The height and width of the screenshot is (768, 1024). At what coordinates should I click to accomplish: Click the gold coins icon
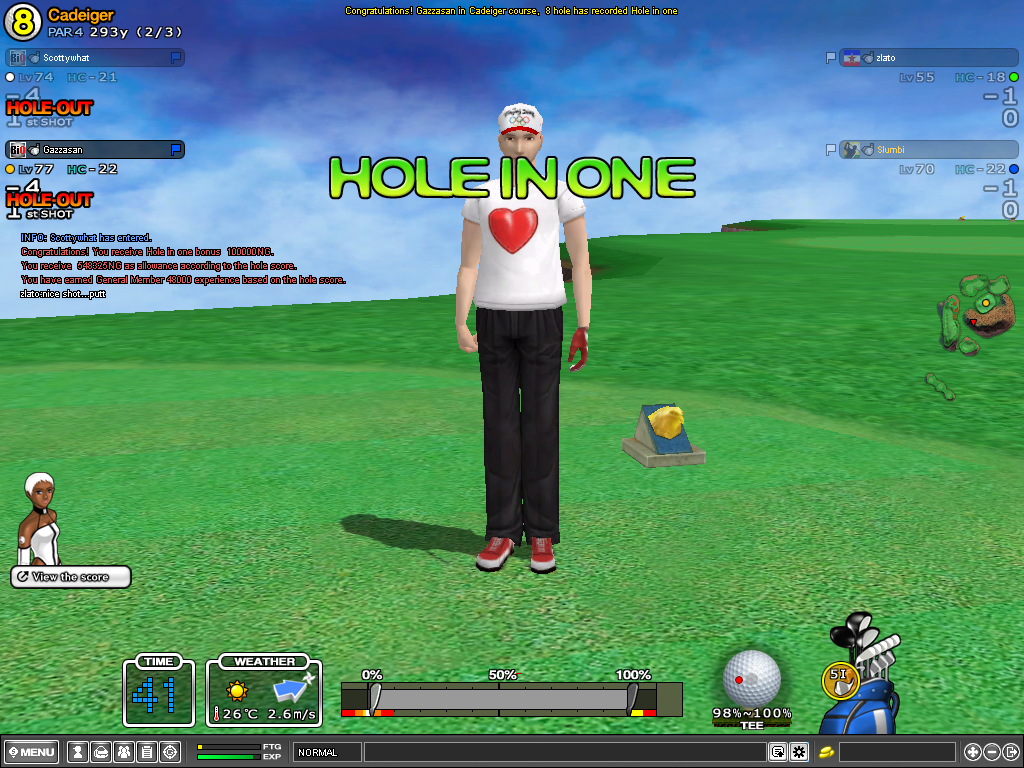click(827, 752)
